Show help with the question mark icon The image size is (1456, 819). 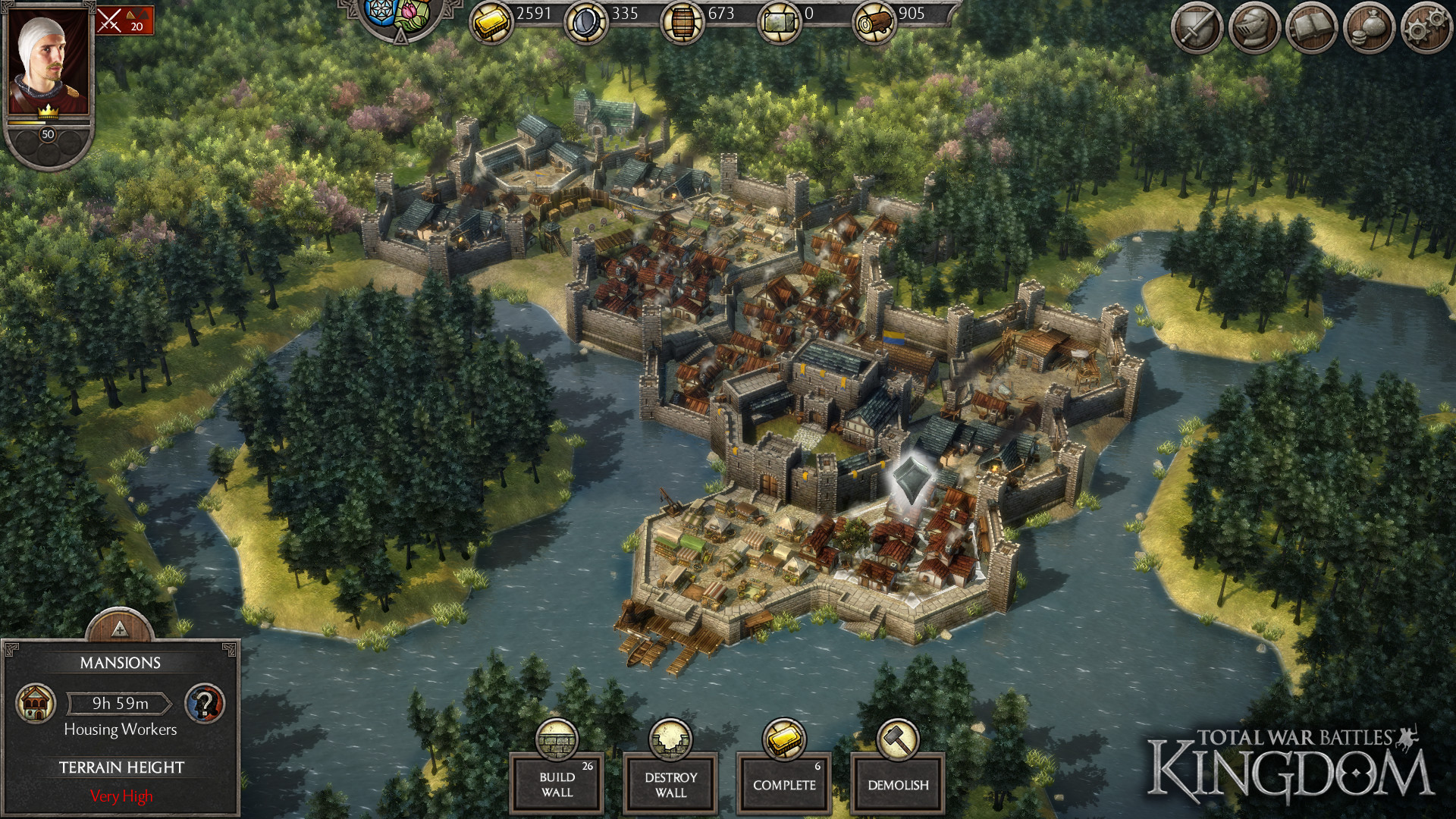click(205, 703)
